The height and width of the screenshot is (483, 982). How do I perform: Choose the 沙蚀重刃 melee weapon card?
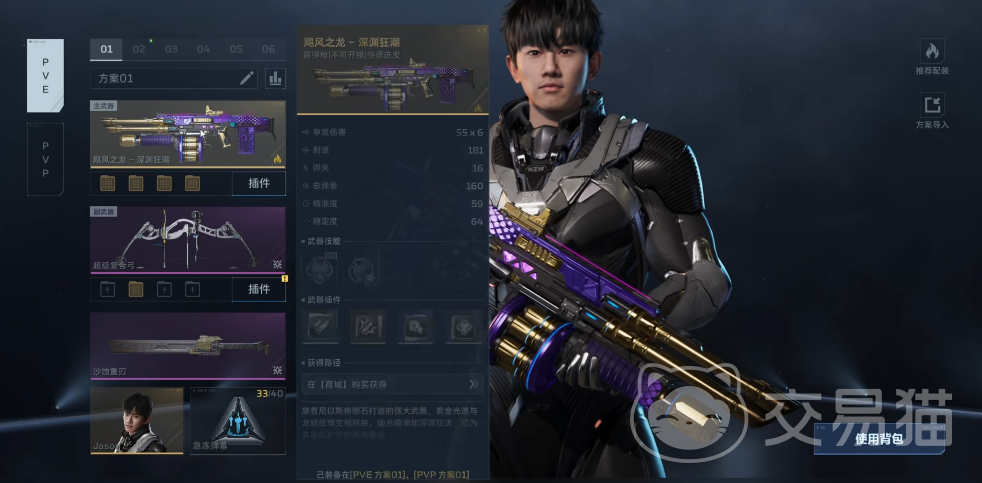[x=188, y=346]
